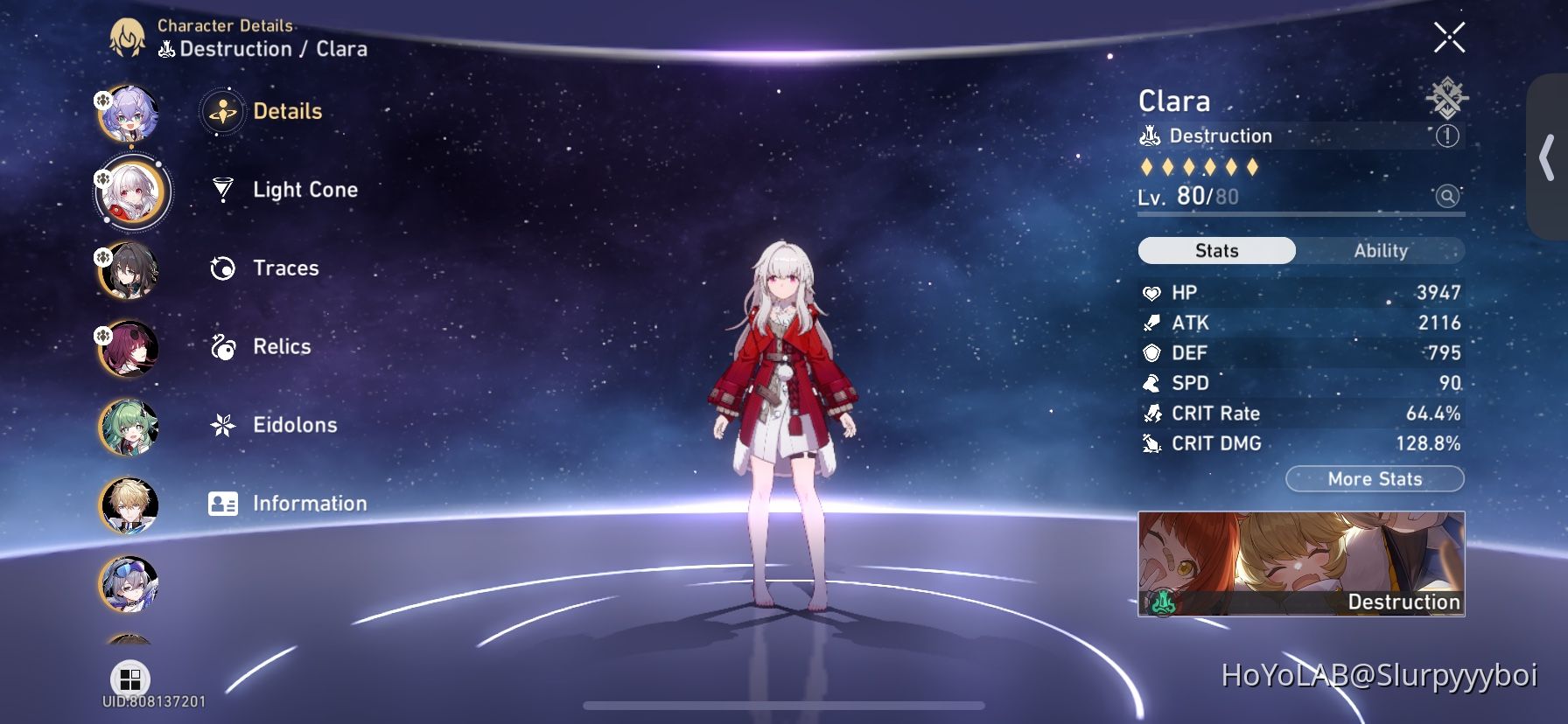The height and width of the screenshot is (724, 1568).
Task: Select the Eidolons snowflake icon
Action: pos(224,425)
